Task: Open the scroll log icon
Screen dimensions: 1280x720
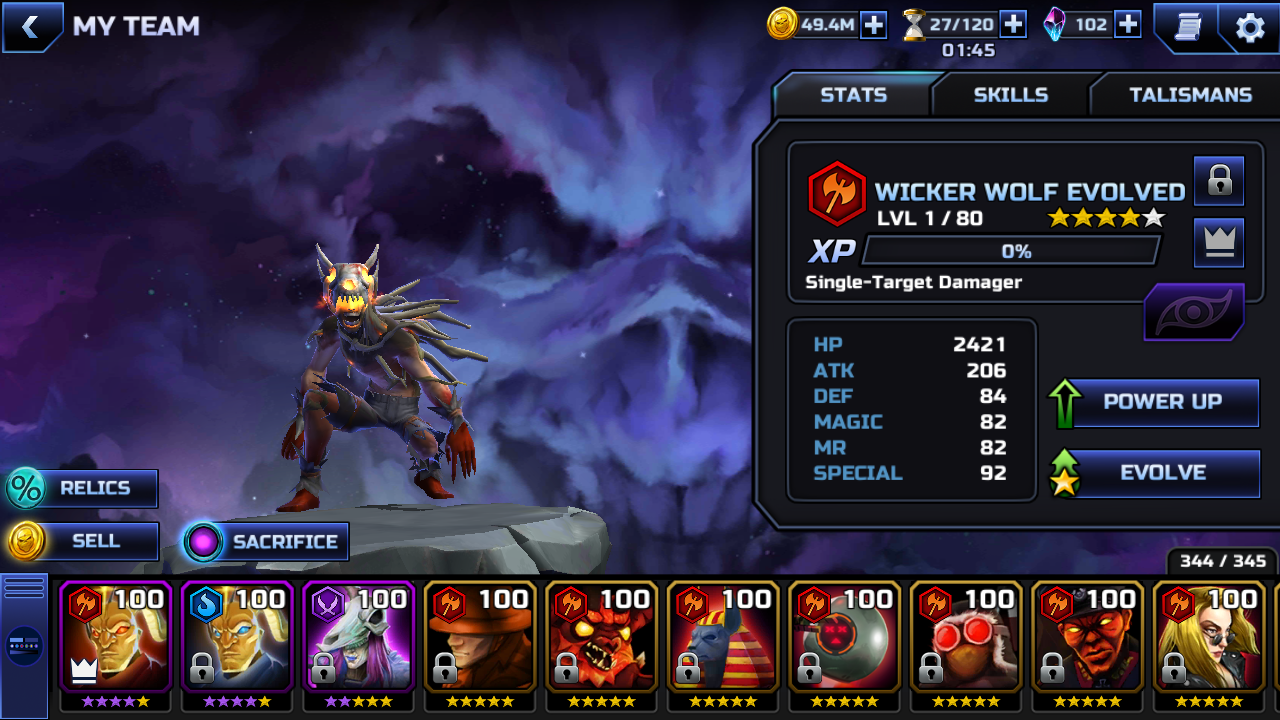Action: click(x=1186, y=27)
